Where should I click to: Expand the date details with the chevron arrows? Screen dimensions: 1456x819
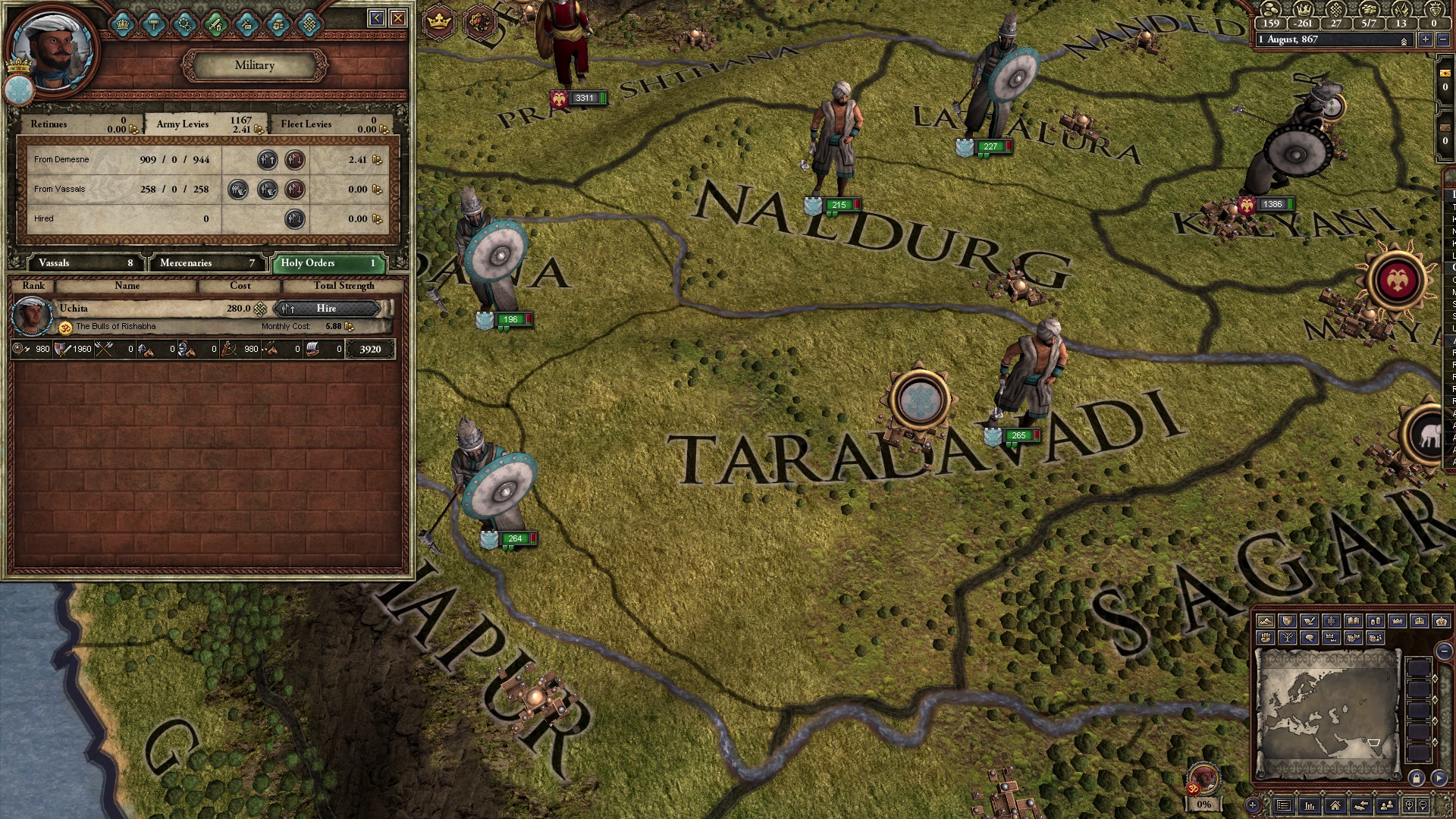click(1404, 39)
